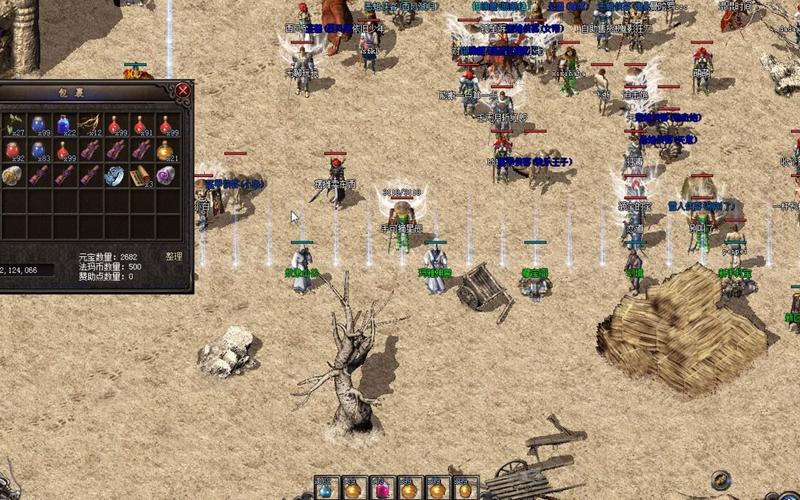Viewport: 800px width, 500px height.
Task: Choose the blue potion stack x83
Action: pyautogui.click(x=39, y=150)
